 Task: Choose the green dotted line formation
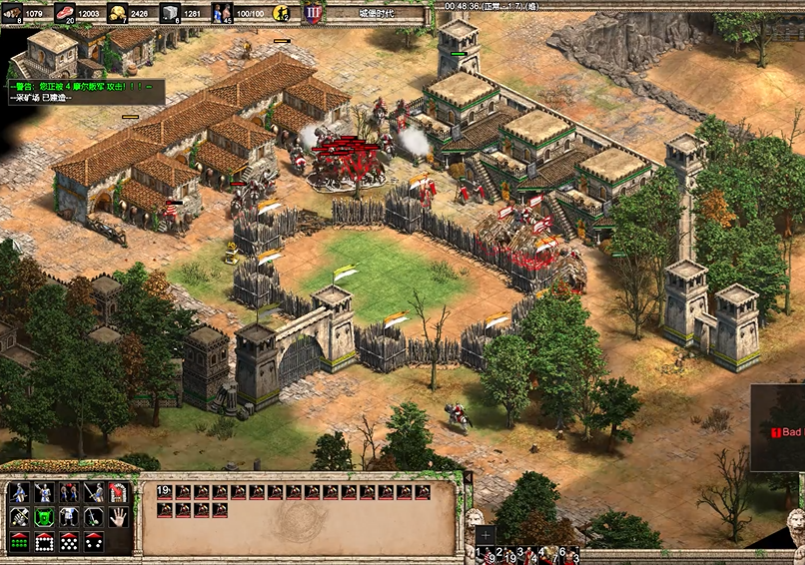click(19, 542)
